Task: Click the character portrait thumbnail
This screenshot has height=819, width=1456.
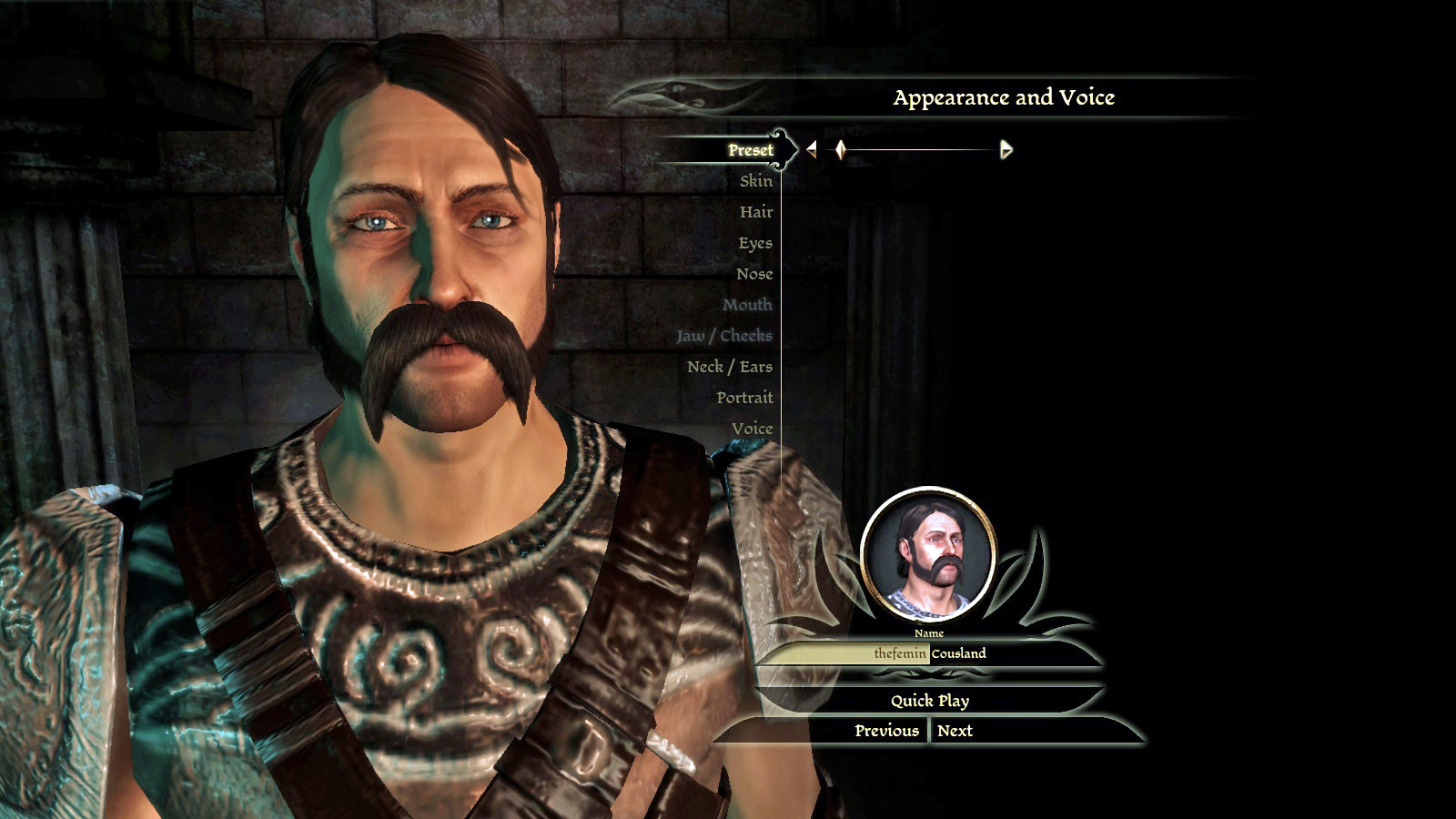Action: (x=928, y=554)
